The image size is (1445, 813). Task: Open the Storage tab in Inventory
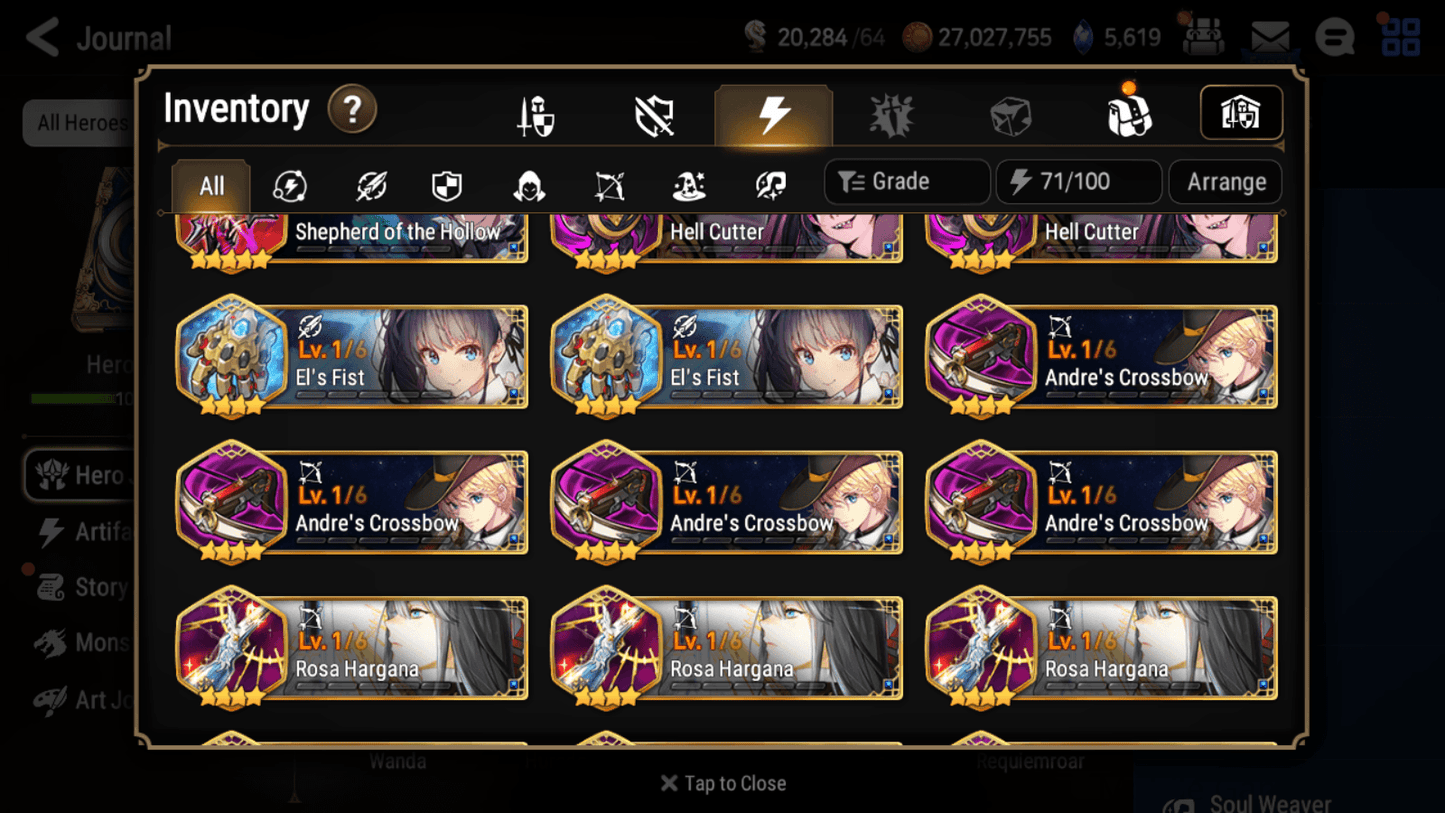1240,113
